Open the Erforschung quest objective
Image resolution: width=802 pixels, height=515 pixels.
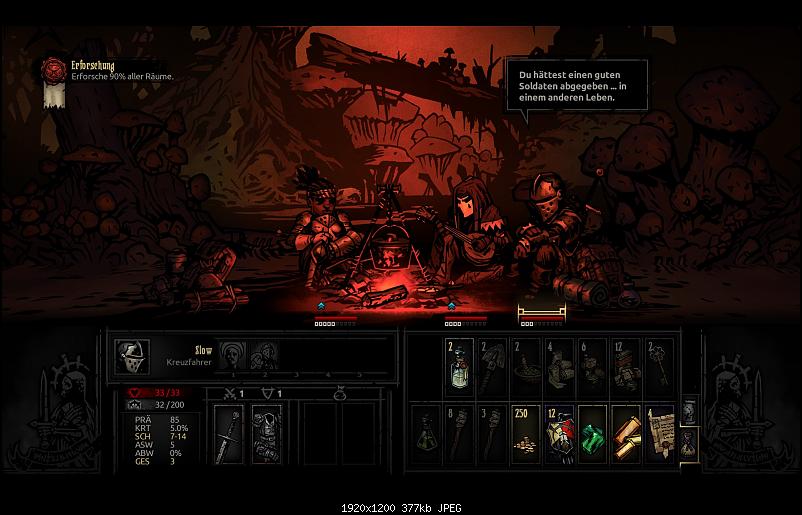[x=52, y=70]
